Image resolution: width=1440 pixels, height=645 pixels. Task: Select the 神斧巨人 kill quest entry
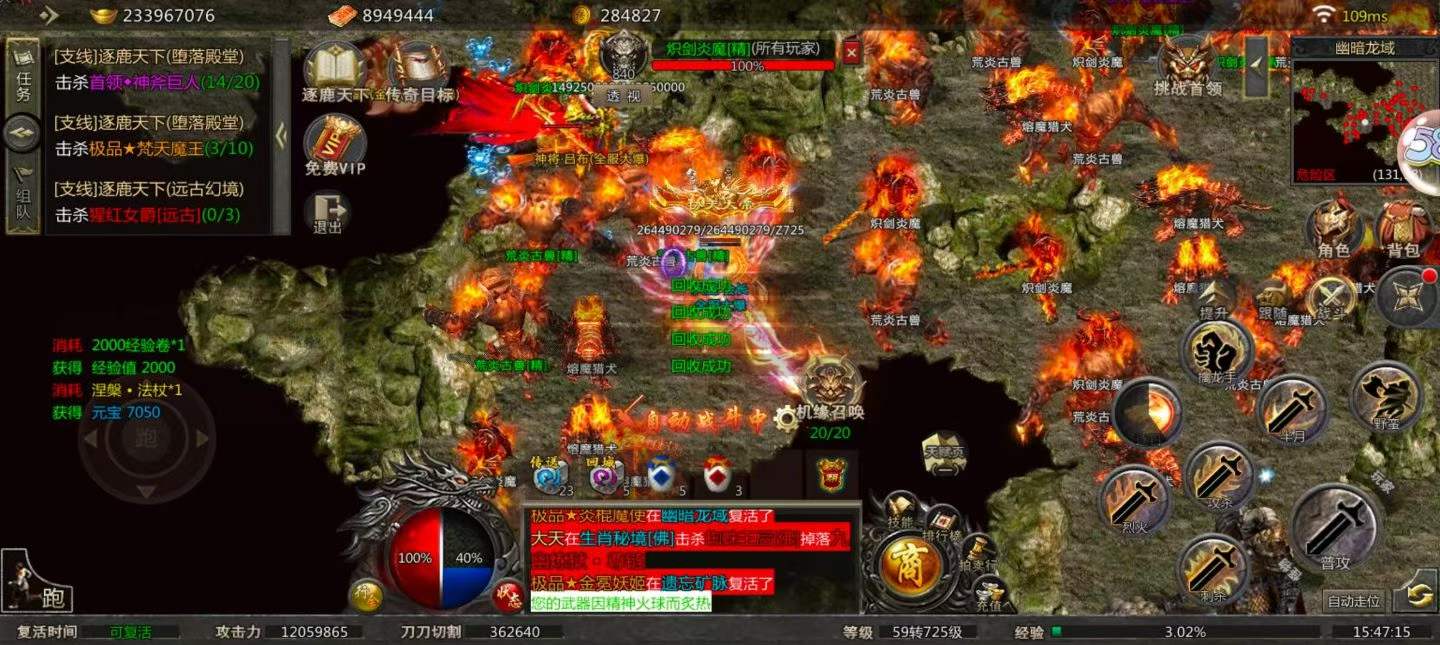157,82
